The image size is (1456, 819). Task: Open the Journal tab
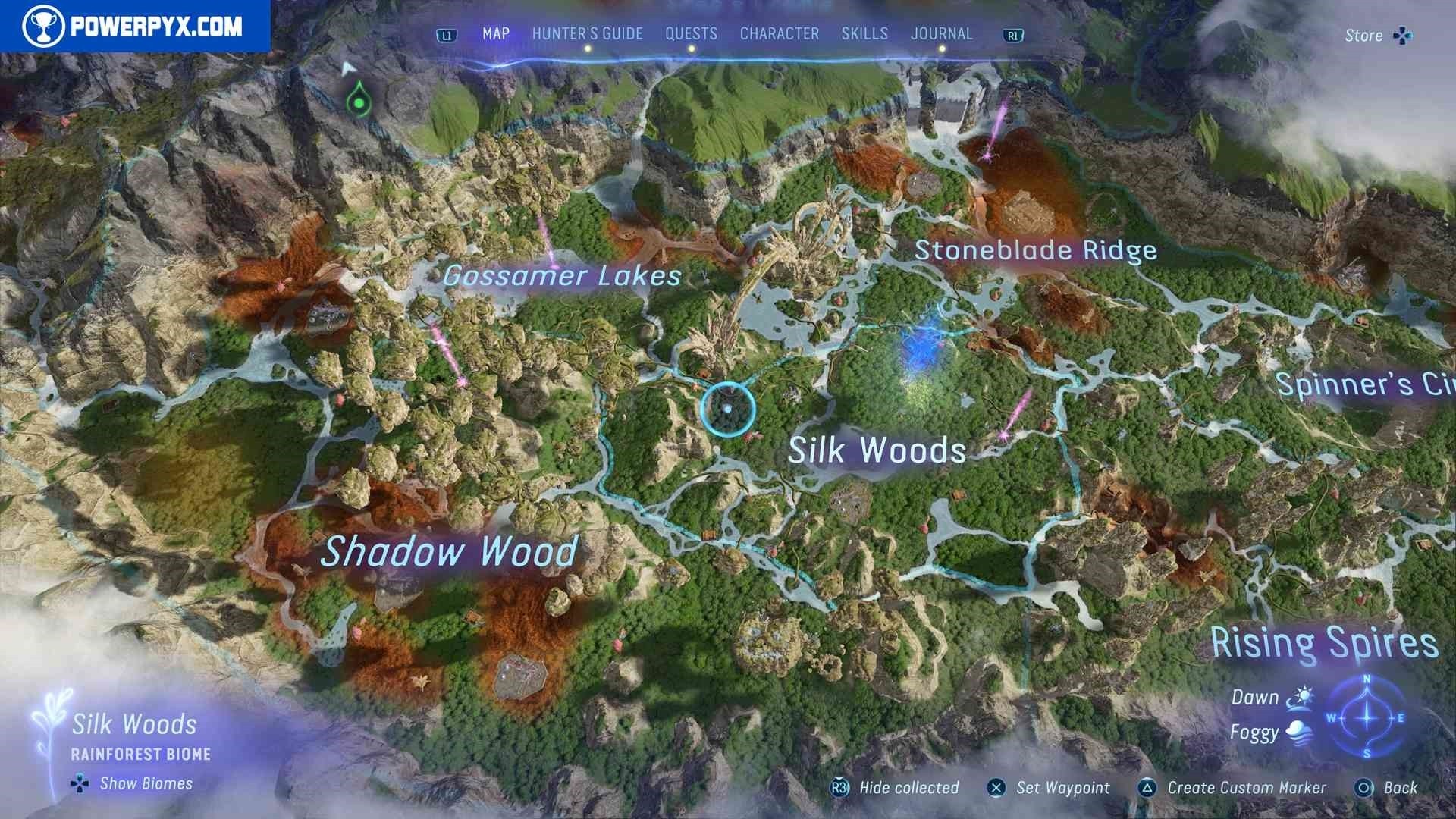pos(941,34)
